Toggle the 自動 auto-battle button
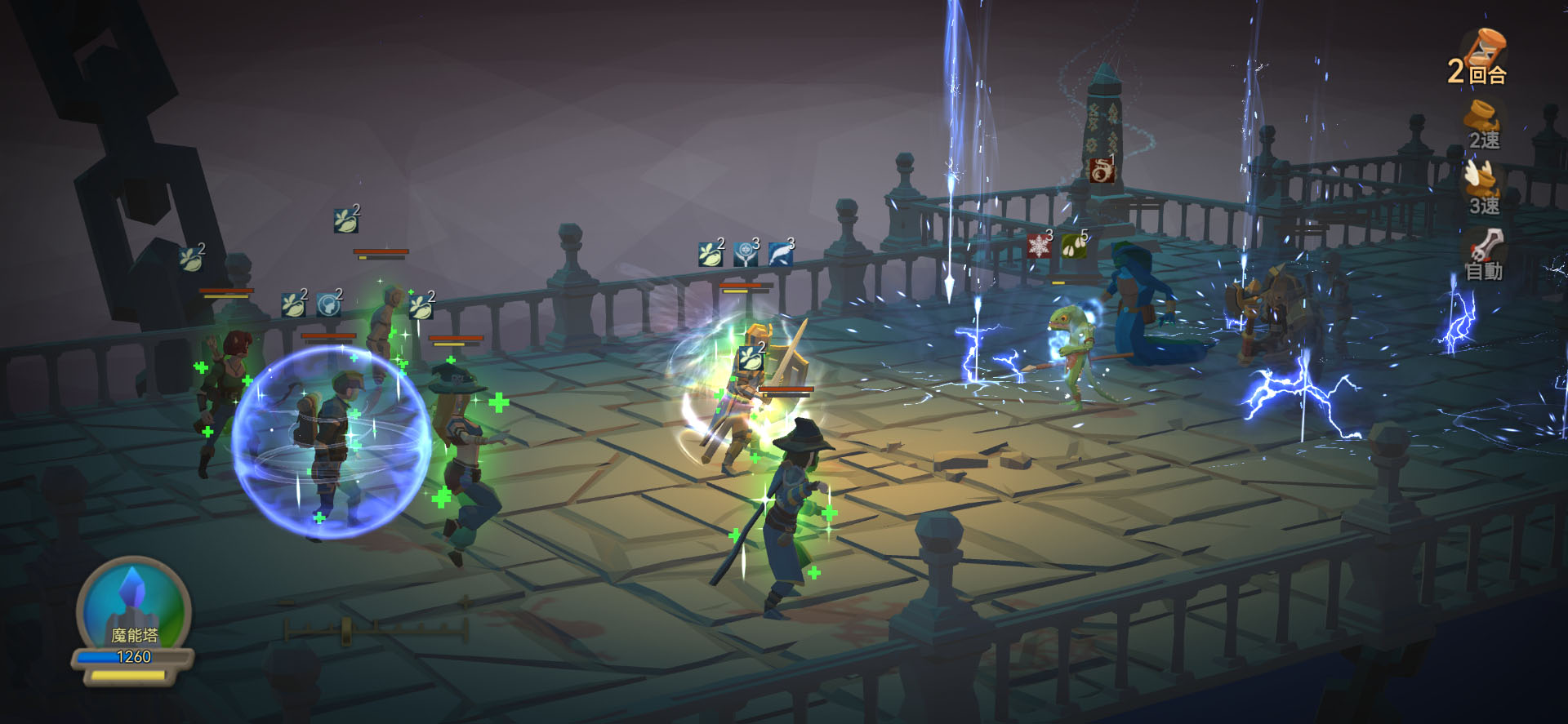1568x724 pixels. (1483, 255)
